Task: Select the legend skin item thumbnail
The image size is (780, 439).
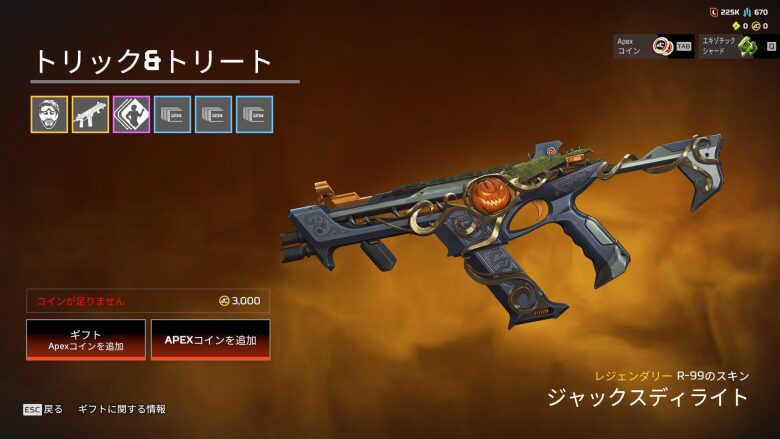Action: point(49,115)
